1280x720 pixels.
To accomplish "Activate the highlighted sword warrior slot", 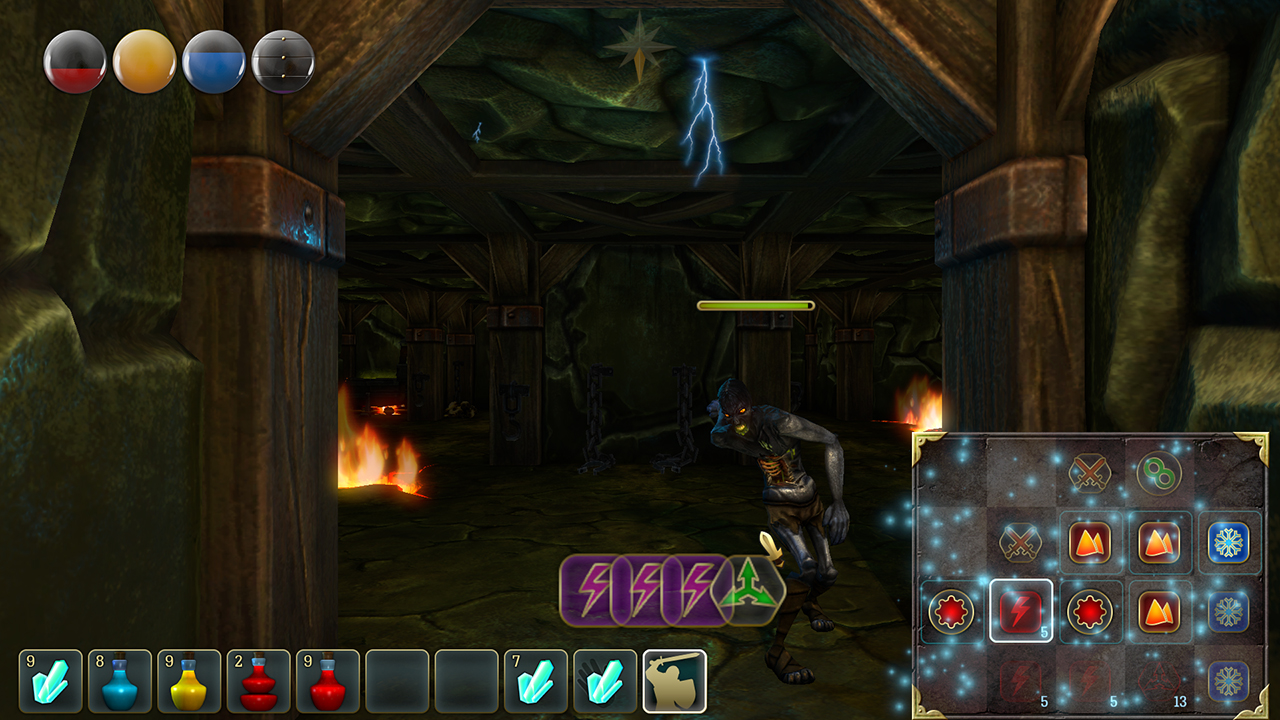I will point(674,681).
